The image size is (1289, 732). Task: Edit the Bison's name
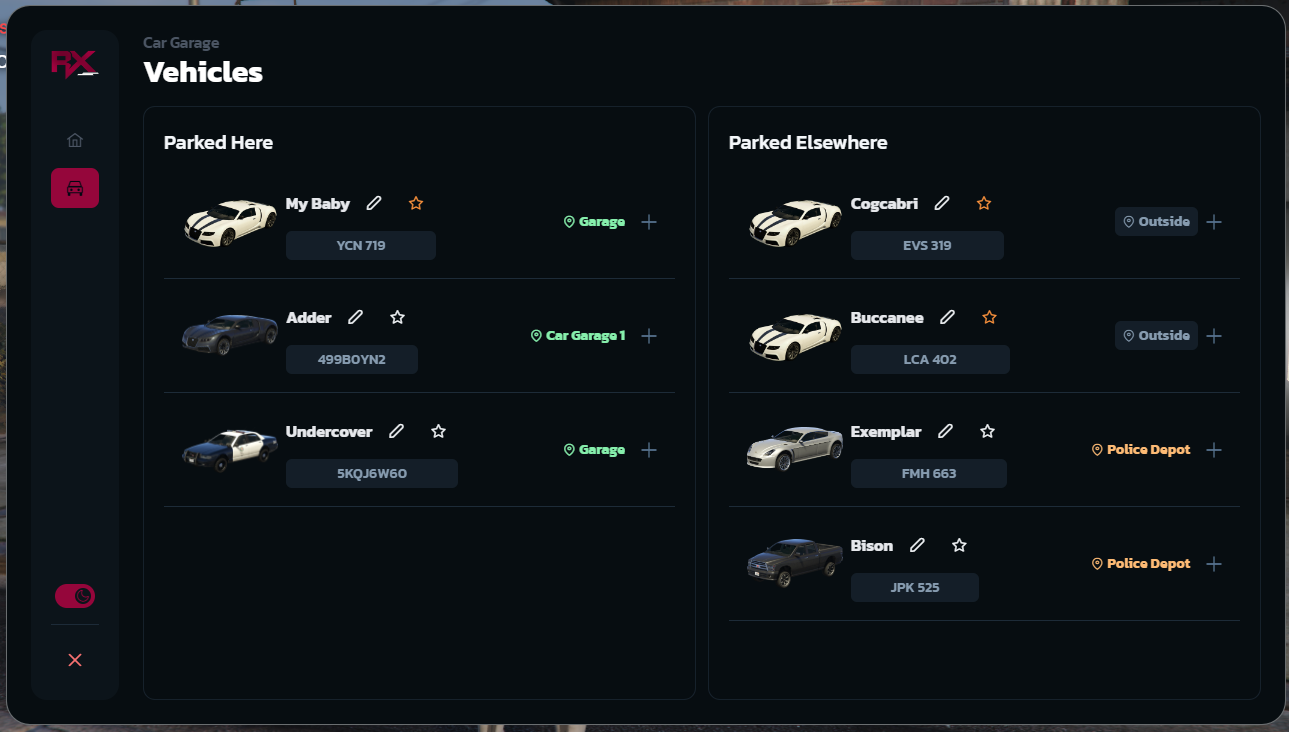pos(918,545)
